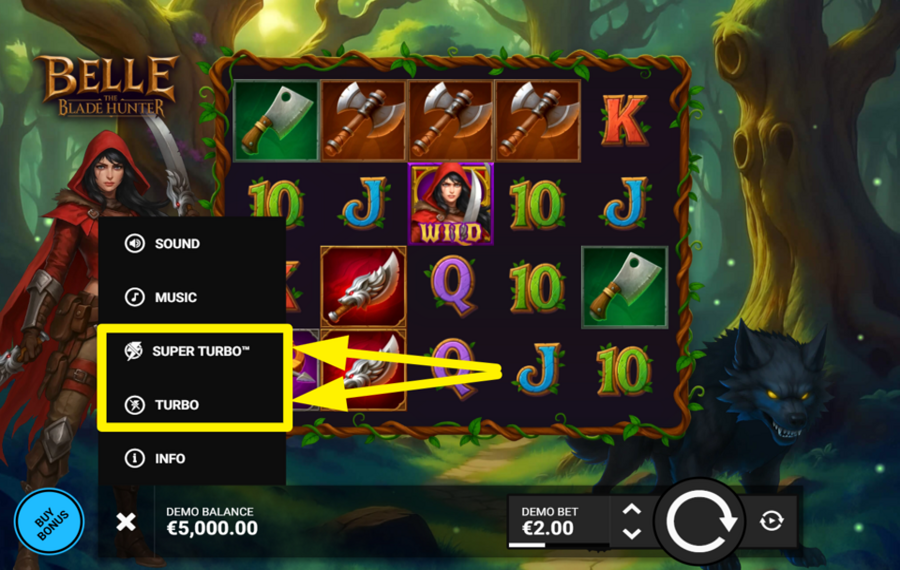Open the autoplay options

(x=771, y=521)
